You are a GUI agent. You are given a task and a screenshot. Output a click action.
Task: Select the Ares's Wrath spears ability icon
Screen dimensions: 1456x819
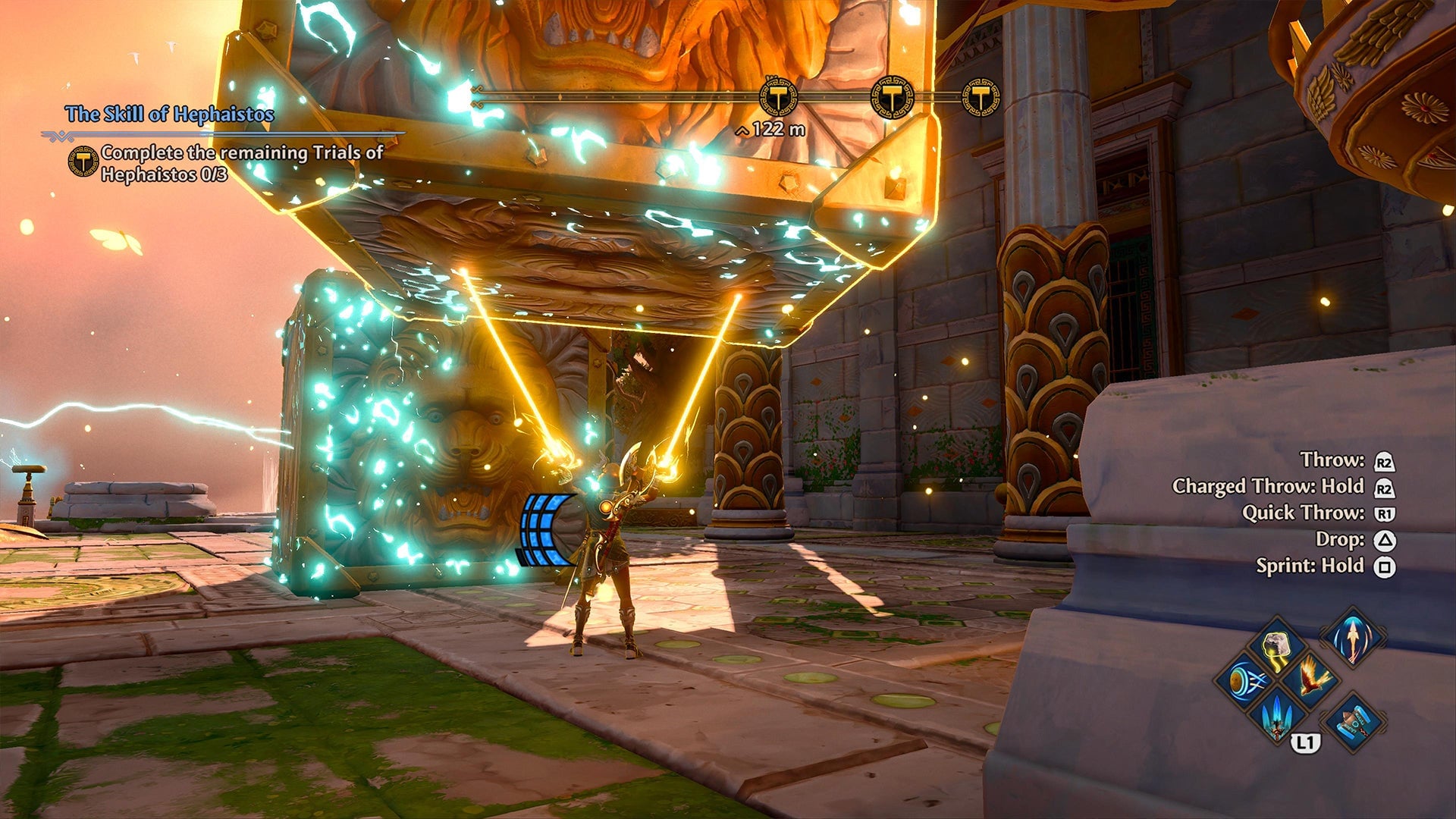tap(1276, 719)
